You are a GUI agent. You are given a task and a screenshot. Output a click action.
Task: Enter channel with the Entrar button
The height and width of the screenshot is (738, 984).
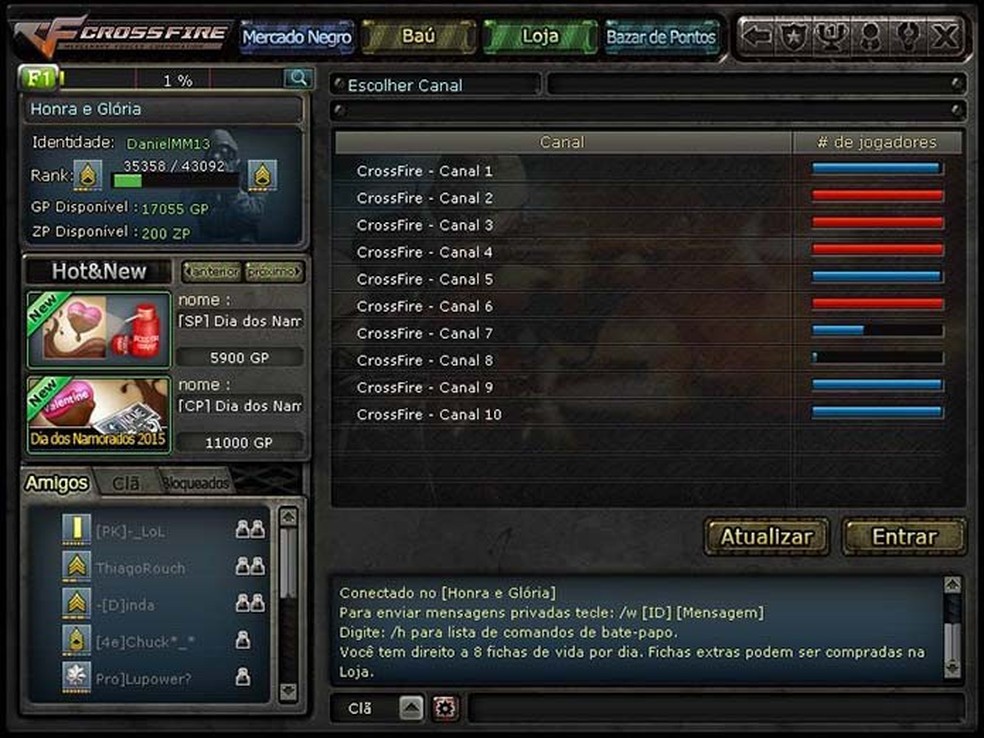click(x=904, y=537)
